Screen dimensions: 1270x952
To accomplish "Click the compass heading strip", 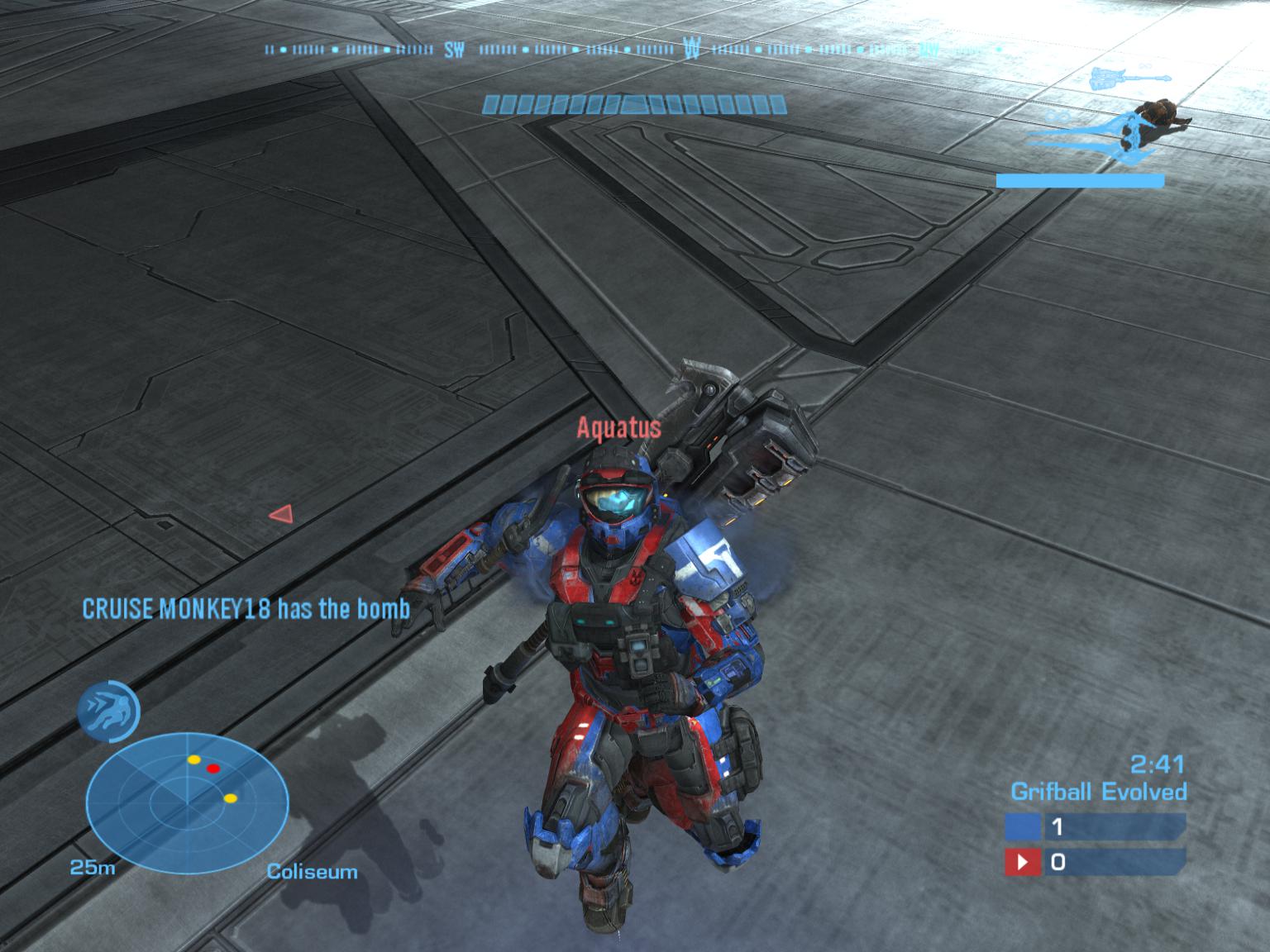I will coord(633,50).
